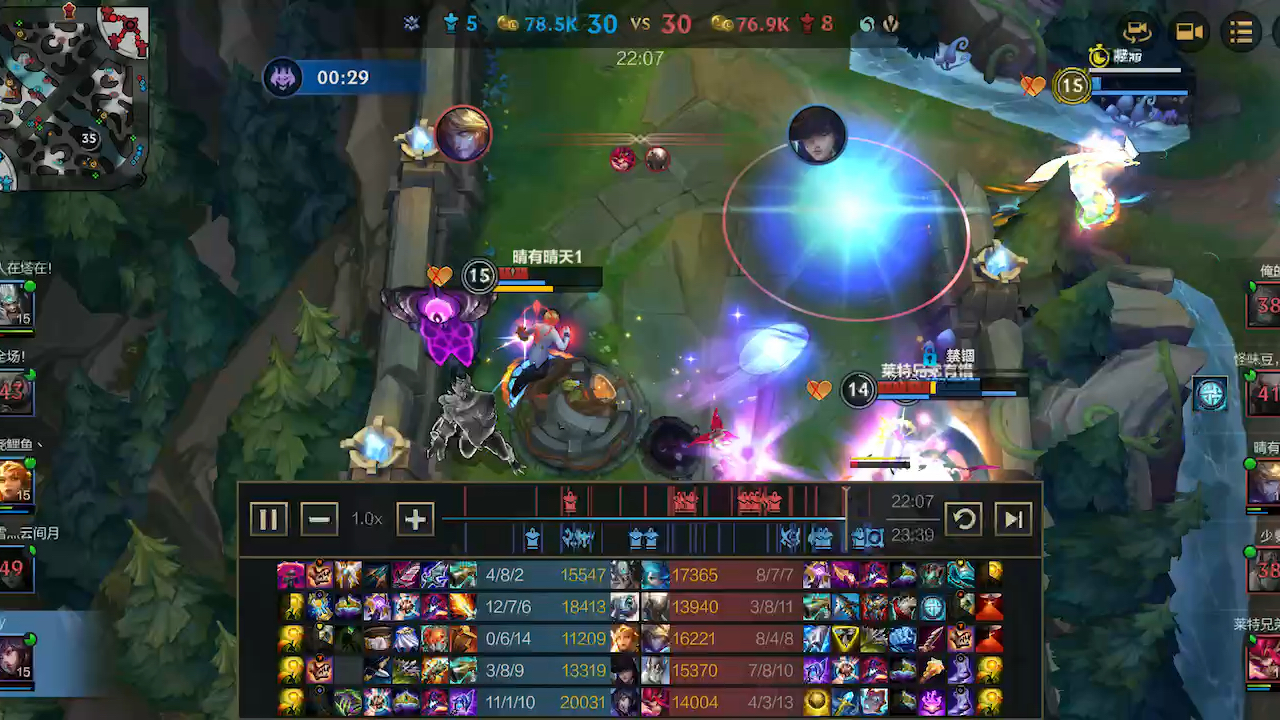Click the replay timeline progress bar

coord(643,519)
